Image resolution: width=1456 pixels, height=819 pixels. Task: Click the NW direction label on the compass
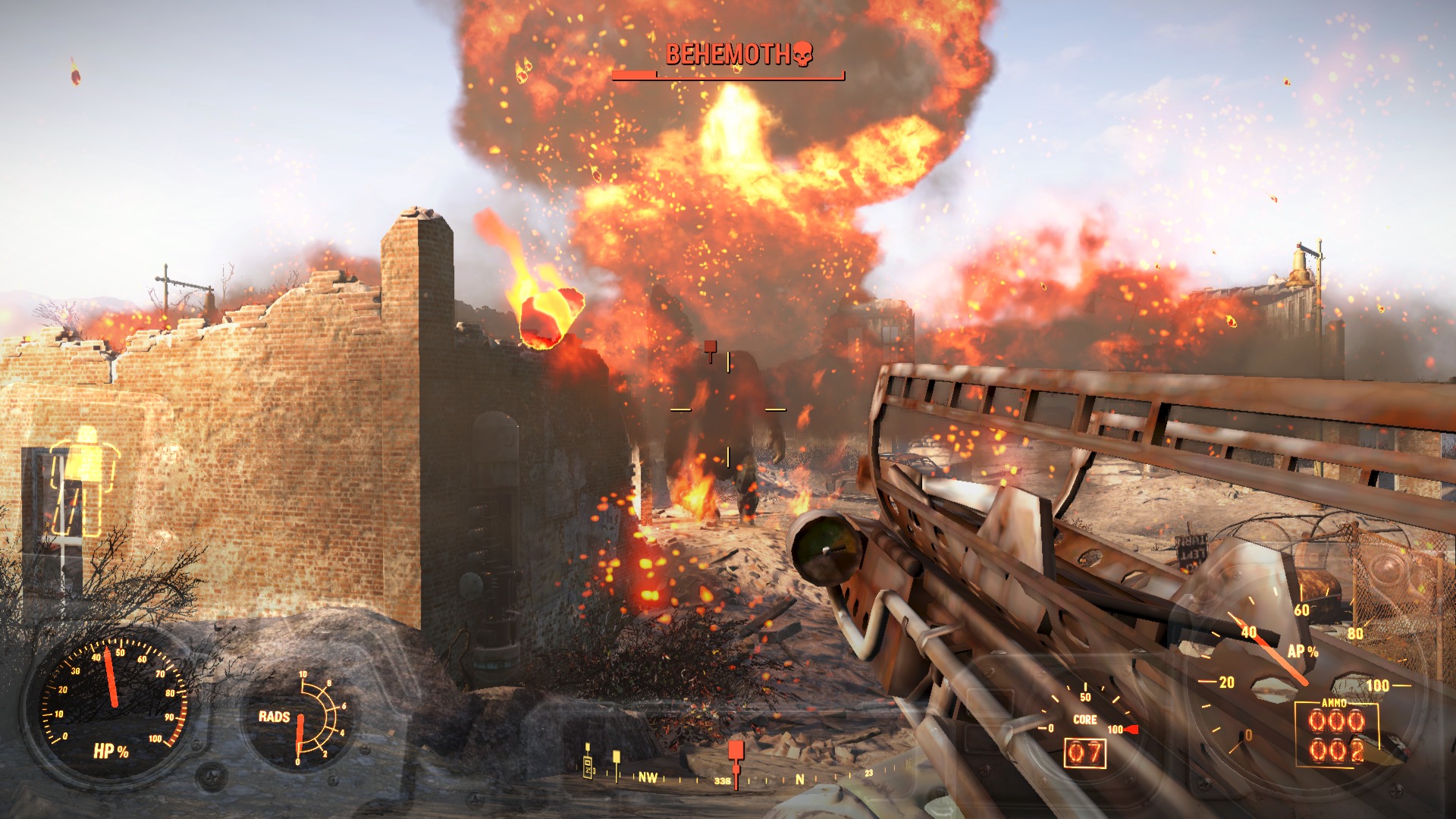(647, 777)
